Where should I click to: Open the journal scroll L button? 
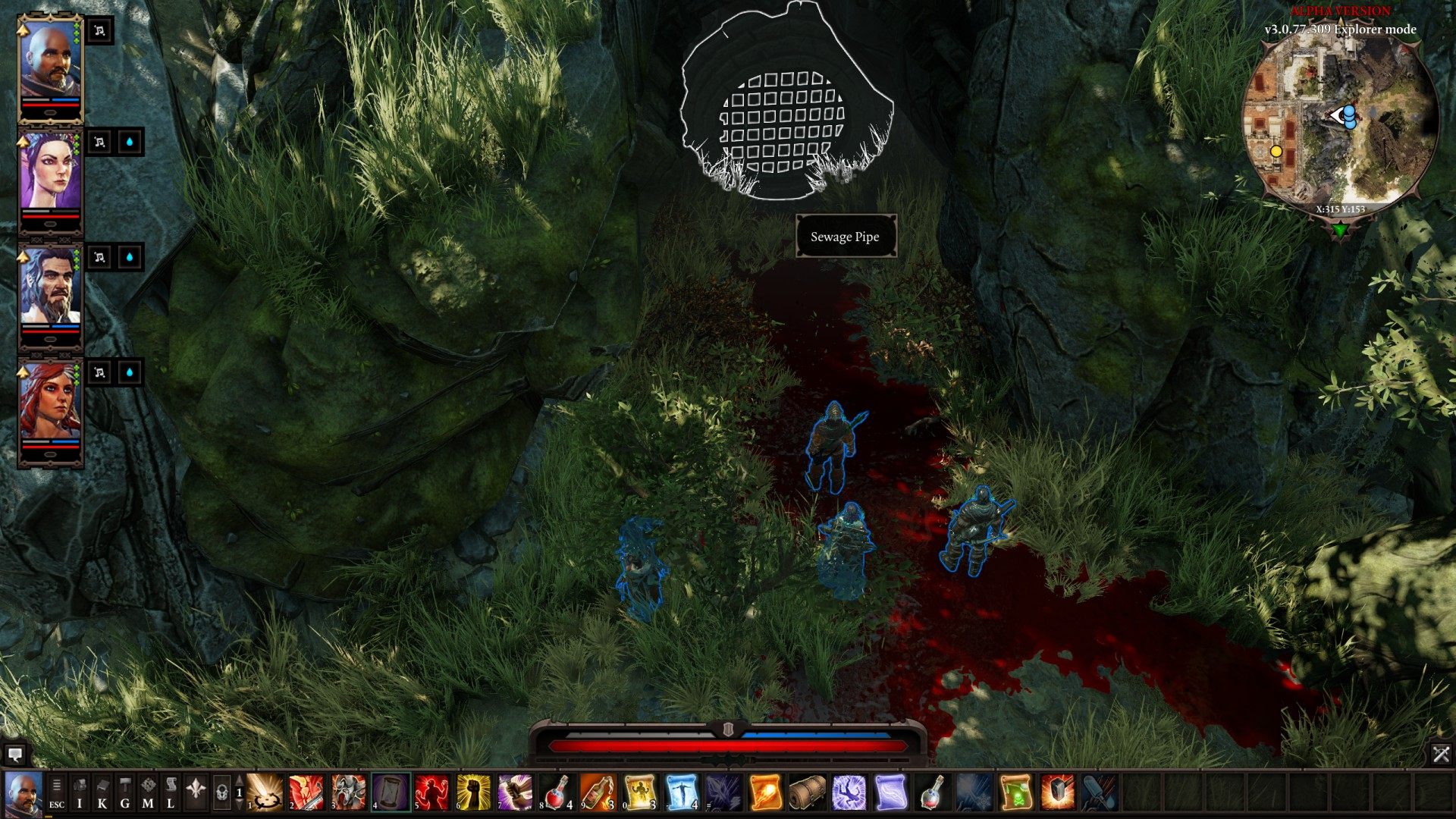click(171, 792)
